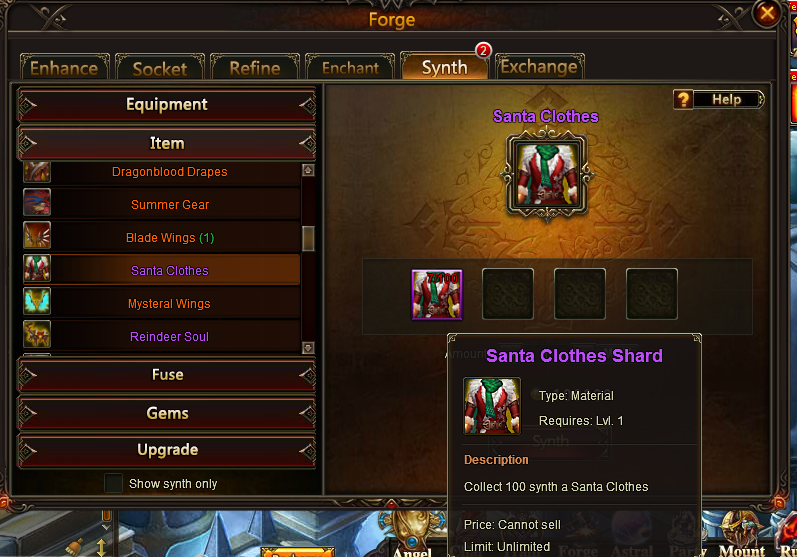Expand the Upgrade category

pos(167,450)
